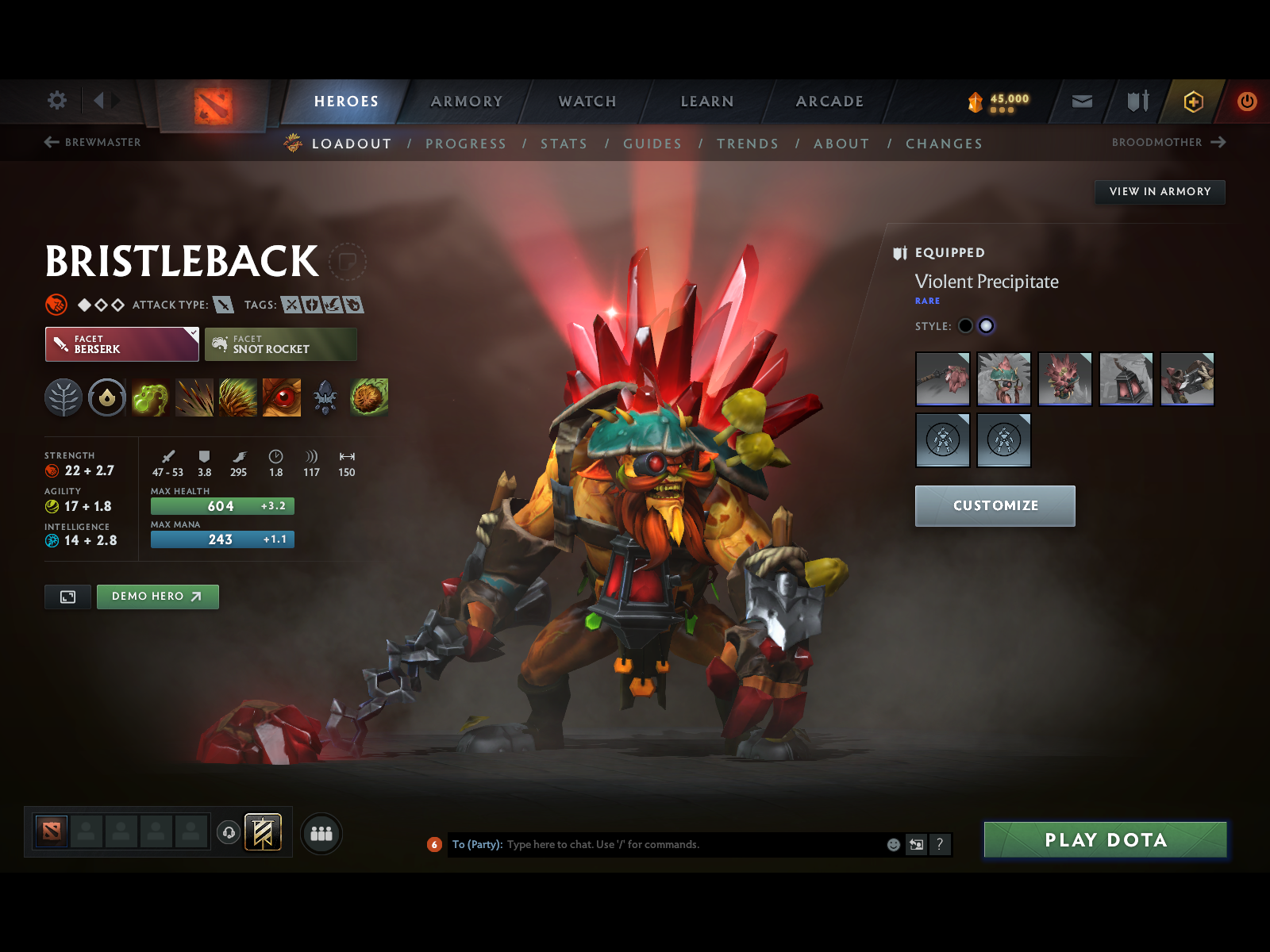Select the Viscous Nasal Goo ability icon

[x=151, y=398]
